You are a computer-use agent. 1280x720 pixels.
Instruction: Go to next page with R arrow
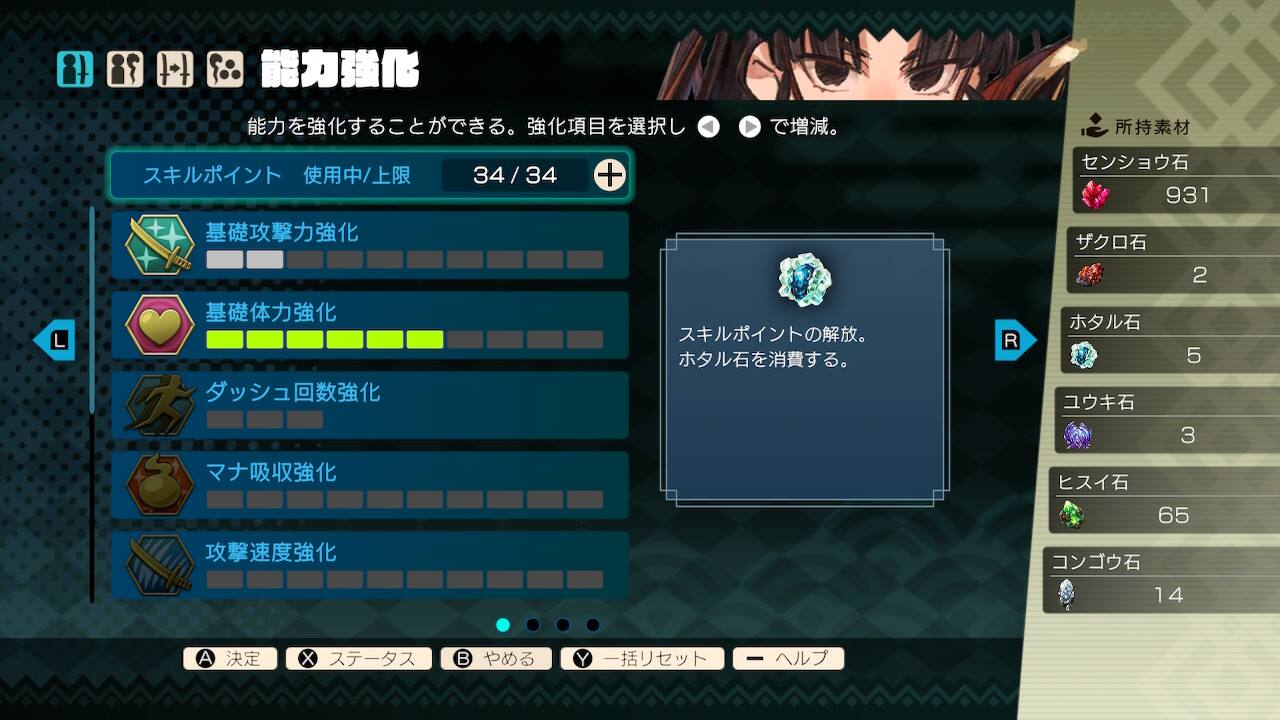(x=1014, y=340)
